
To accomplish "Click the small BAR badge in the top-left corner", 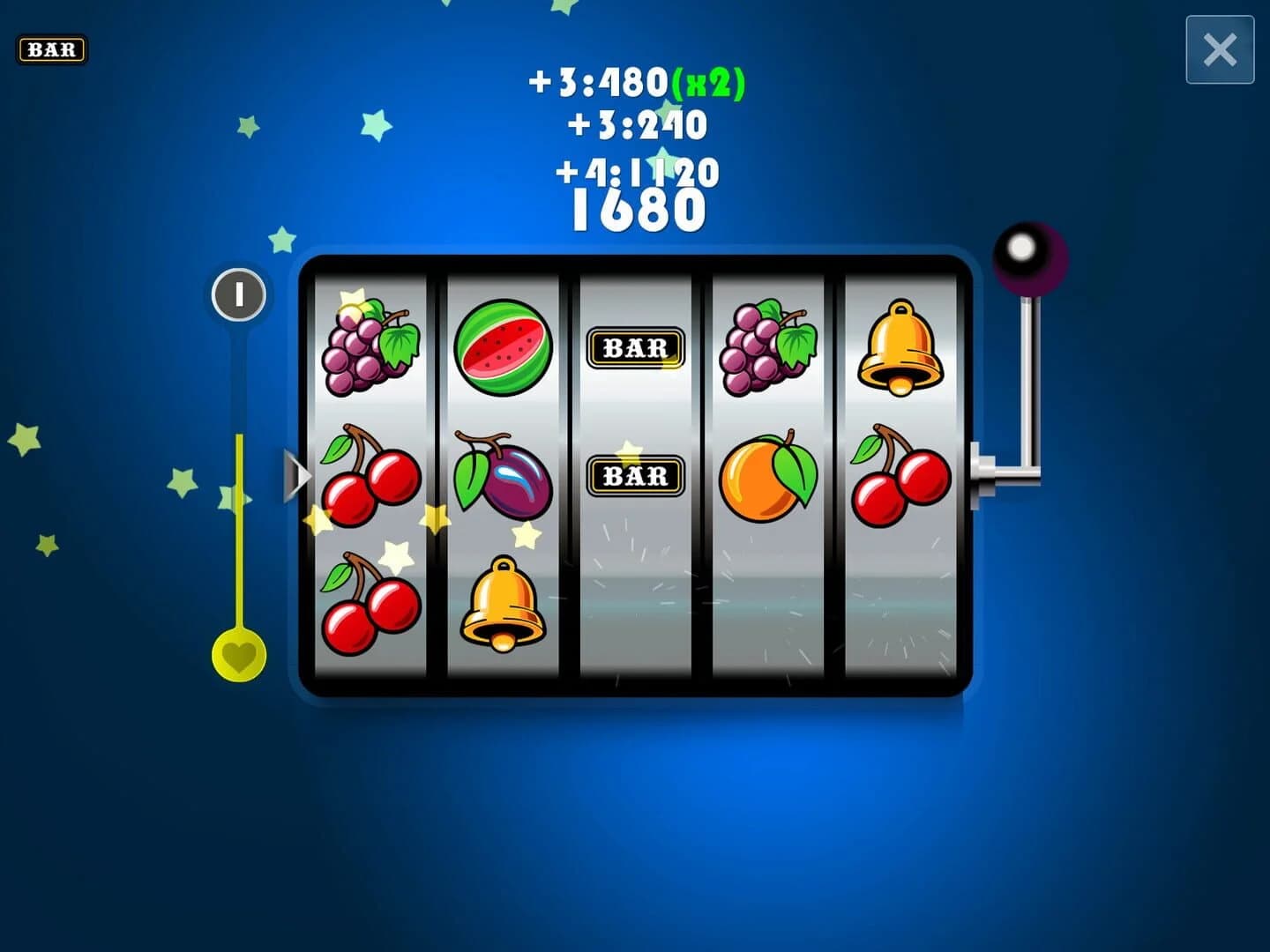I will pos(53,50).
